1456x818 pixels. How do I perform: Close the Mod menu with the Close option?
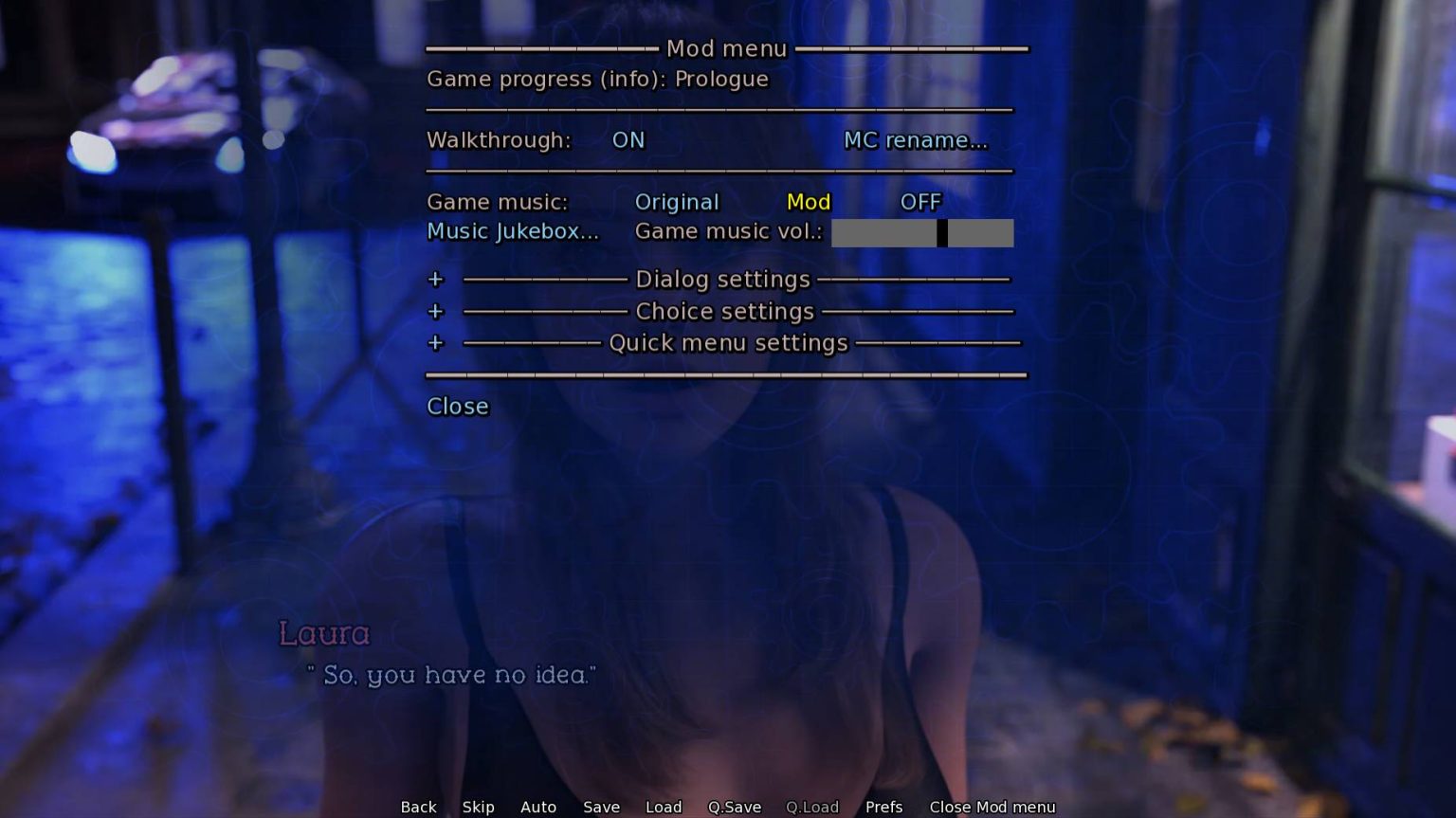point(458,407)
